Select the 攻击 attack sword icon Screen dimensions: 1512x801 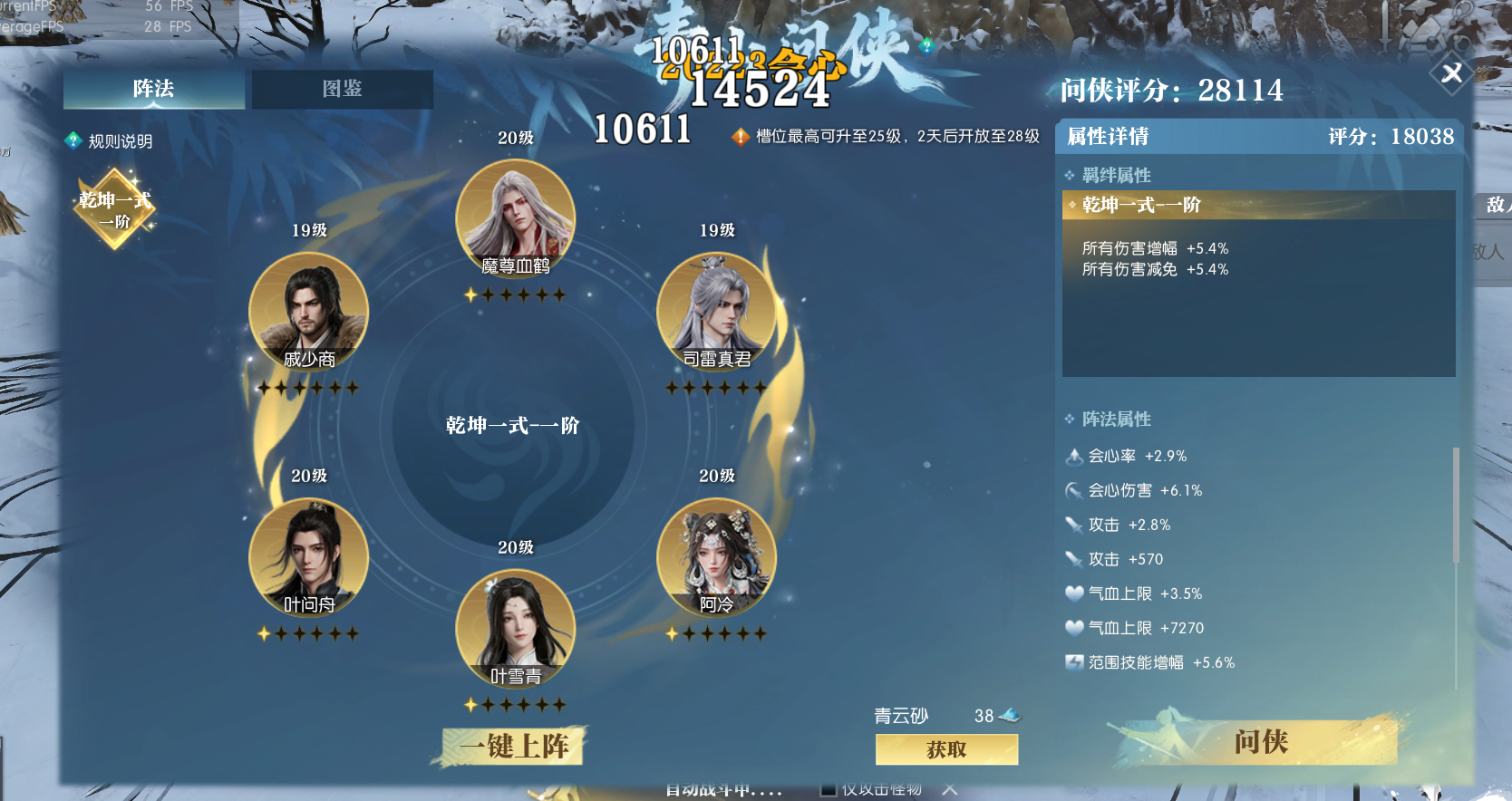[1073, 525]
